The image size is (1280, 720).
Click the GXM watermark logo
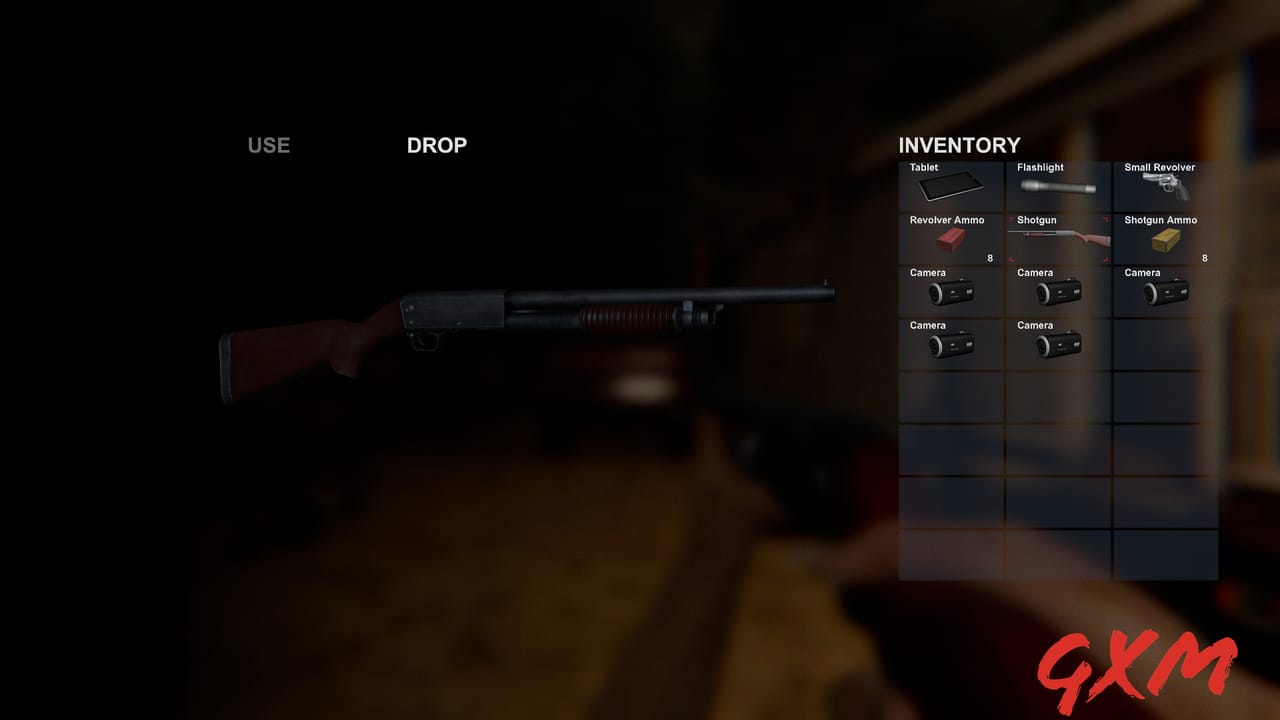1144,662
